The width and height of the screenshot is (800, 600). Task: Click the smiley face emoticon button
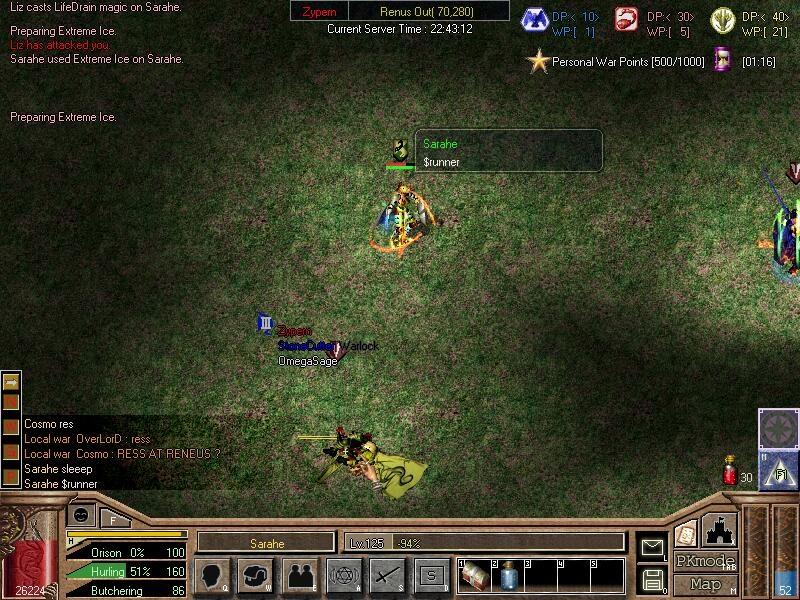tap(82, 515)
